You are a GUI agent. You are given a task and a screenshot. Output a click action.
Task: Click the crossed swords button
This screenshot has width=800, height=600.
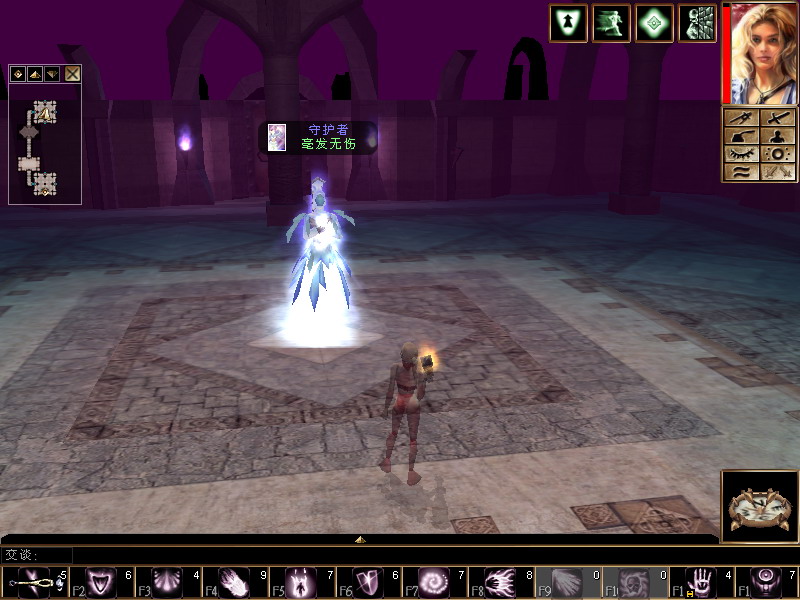(x=777, y=172)
